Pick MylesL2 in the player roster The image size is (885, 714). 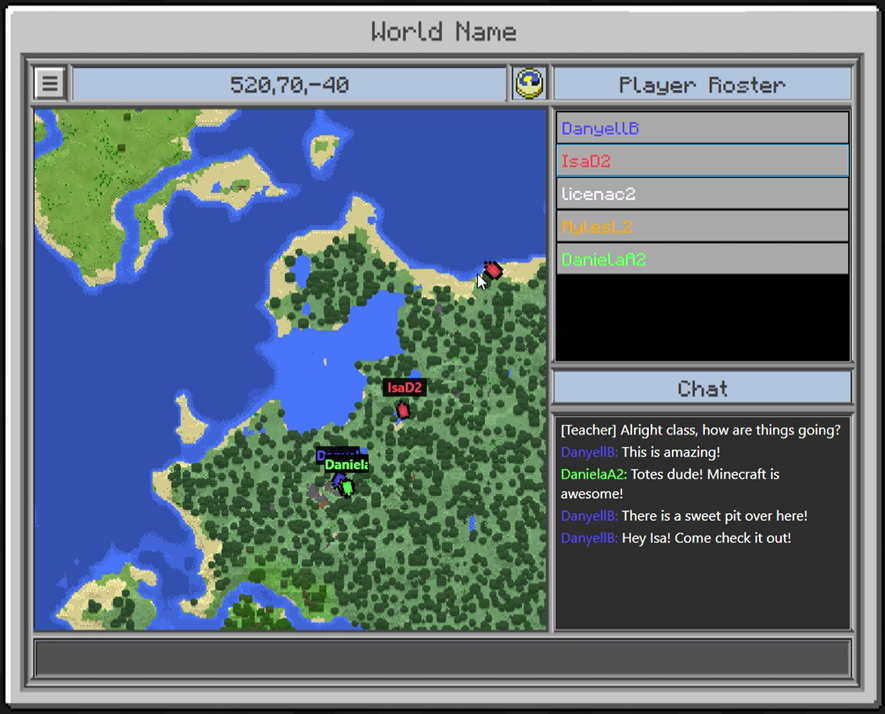702,227
